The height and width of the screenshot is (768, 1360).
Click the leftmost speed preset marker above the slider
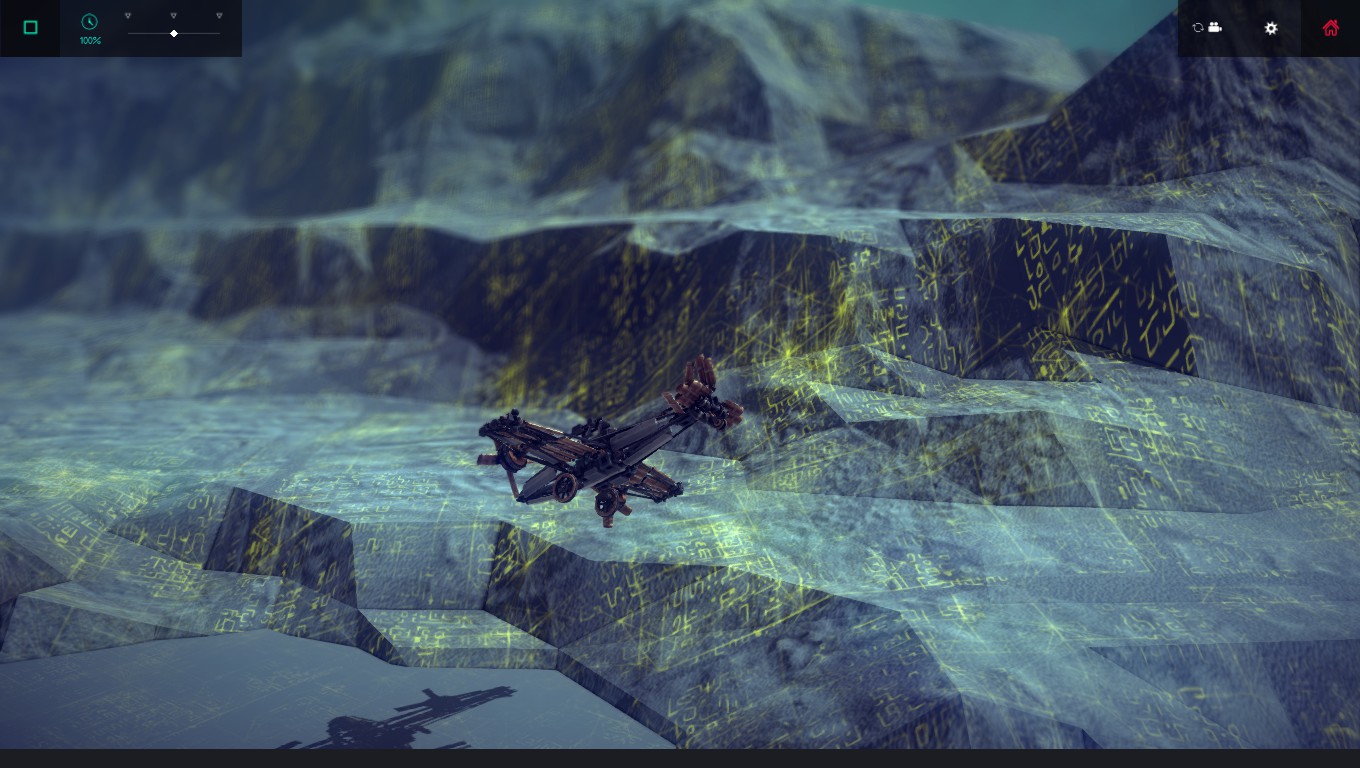pyautogui.click(x=128, y=16)
